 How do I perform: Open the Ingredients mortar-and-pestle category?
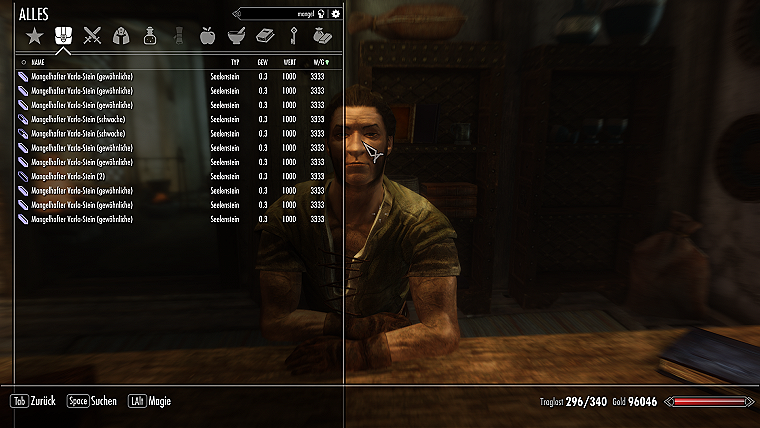click(x=237, y=37)
